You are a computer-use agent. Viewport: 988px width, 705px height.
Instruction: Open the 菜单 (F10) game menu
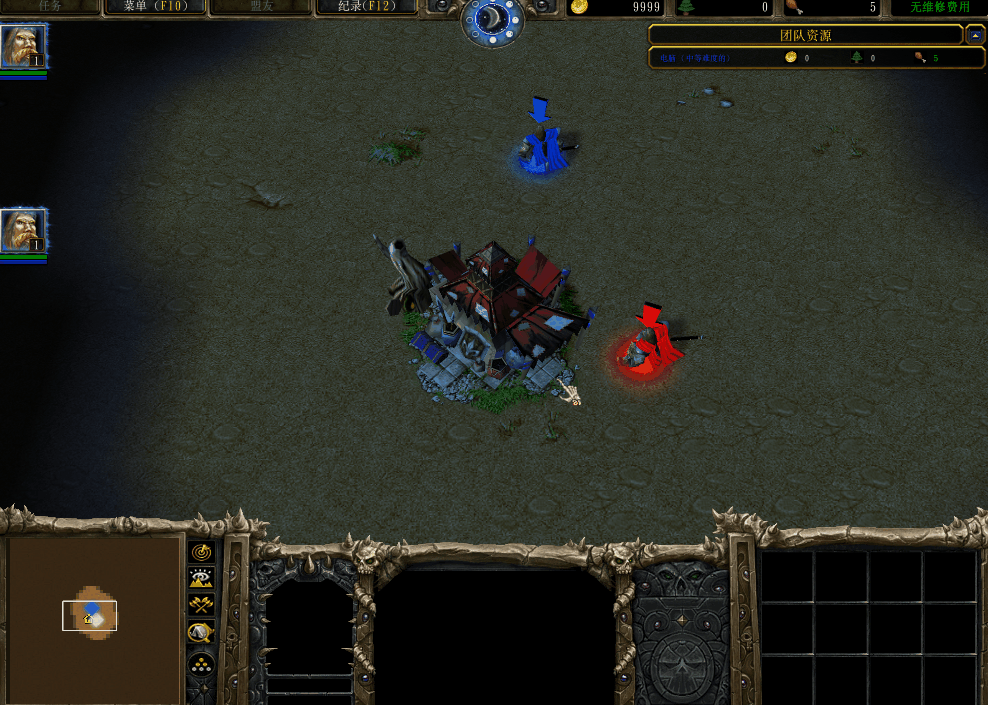pyautogui.click(x=155, y=7)
